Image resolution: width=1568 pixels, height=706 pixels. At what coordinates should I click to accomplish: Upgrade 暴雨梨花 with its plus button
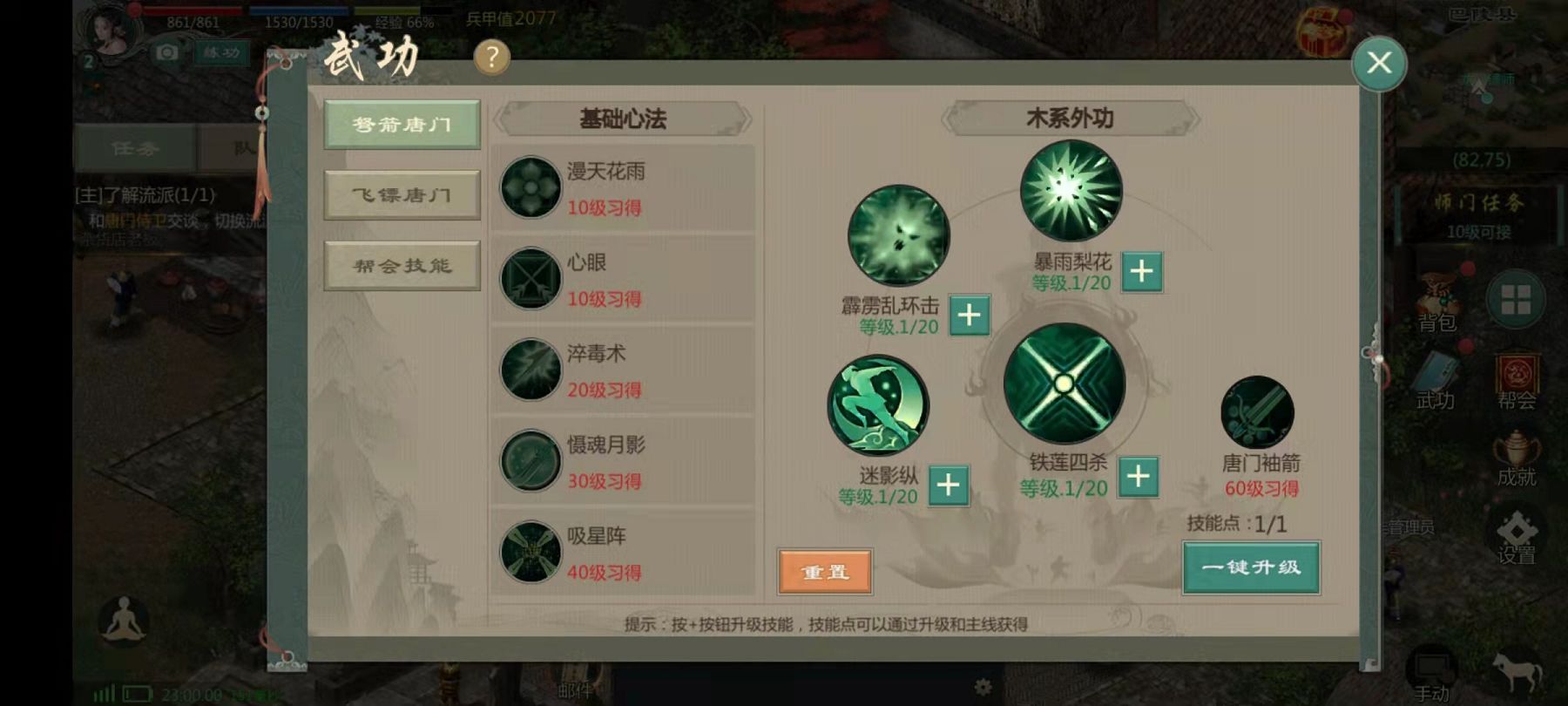pyautogui.click(x=1141, y=272)
